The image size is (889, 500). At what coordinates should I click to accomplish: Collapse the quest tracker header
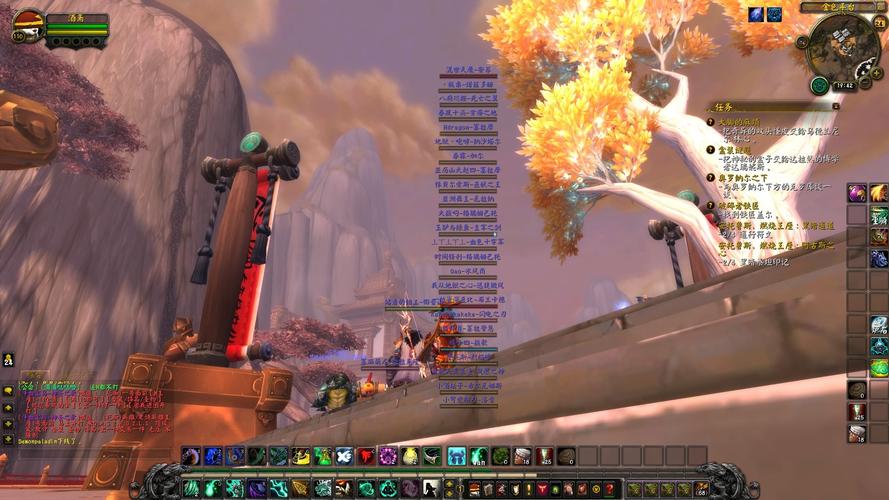[x=837, y=105]
